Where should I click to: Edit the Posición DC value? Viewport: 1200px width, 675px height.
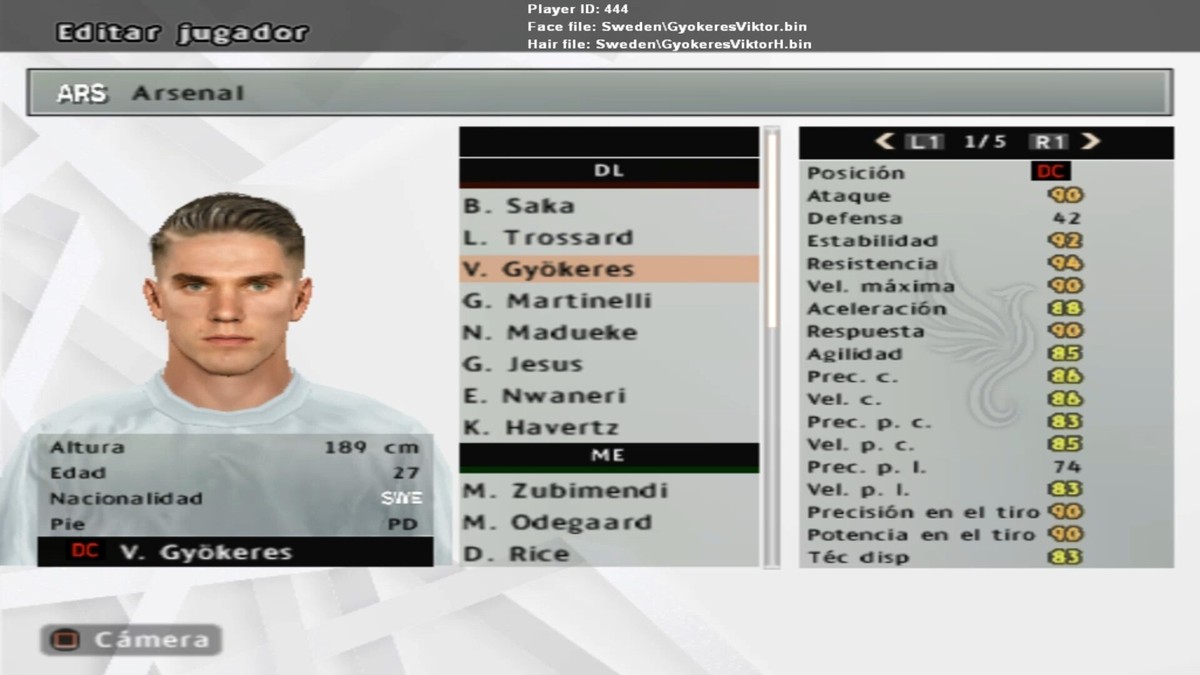click(1050, 172)
